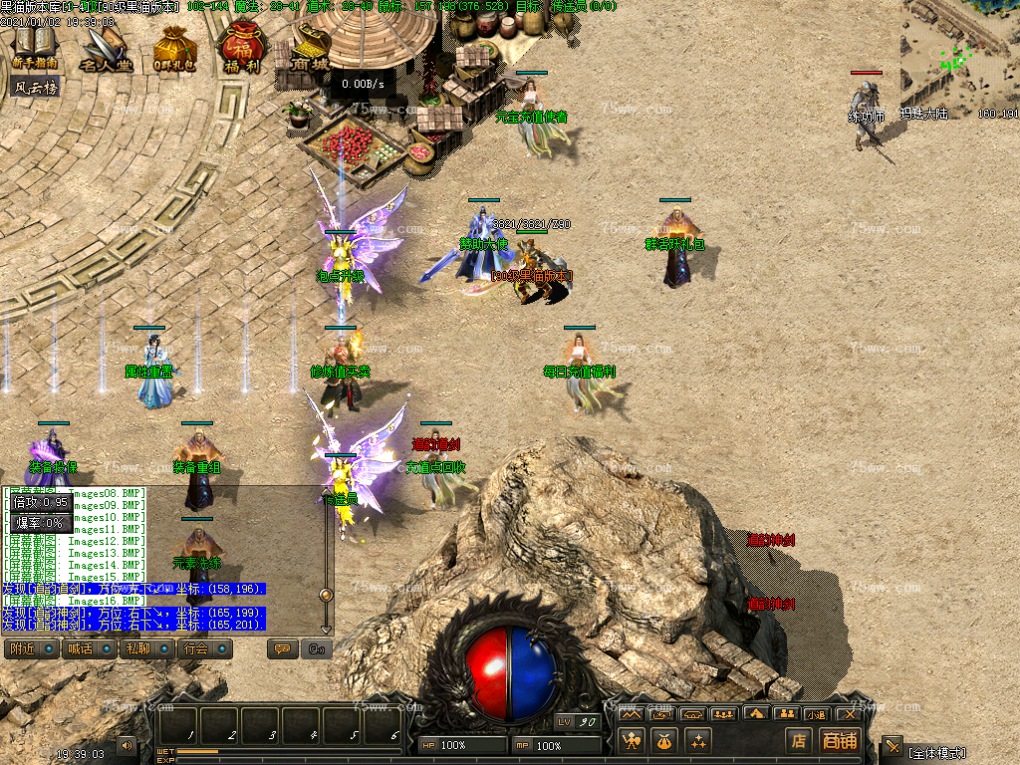
Task: Click the 小退 logout button
Action: coord(817,714)
